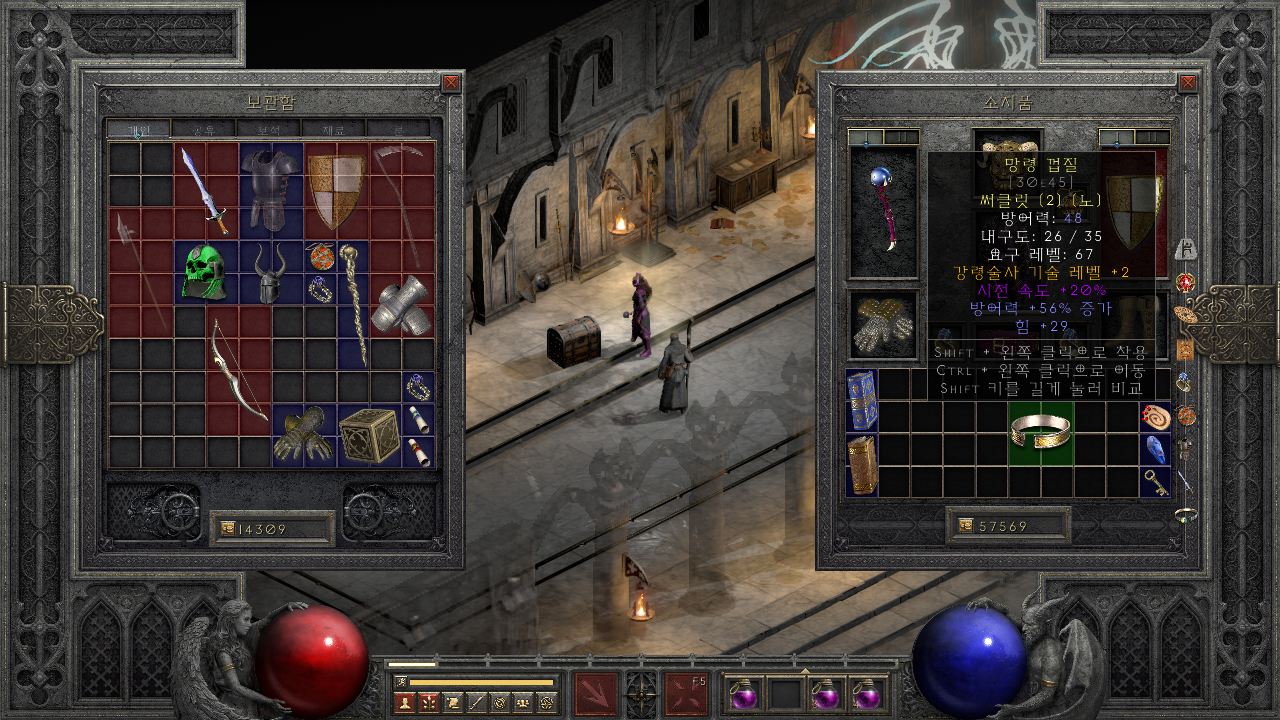Pick up the green skull helm
Image resolution: width=1280 pixels, height=720 pixels.
pyautogui.click(x=205, y=272)
